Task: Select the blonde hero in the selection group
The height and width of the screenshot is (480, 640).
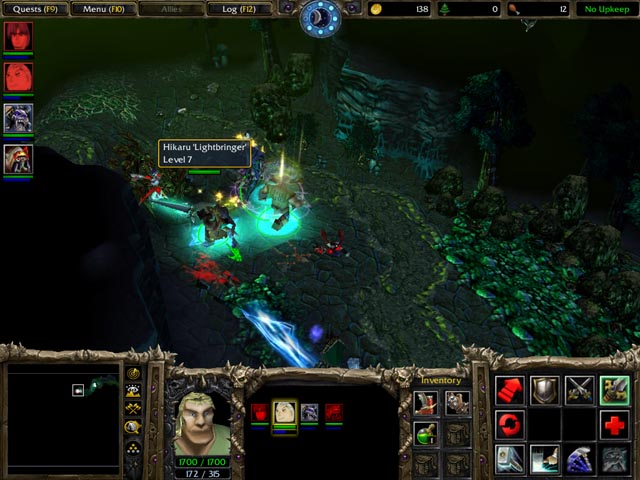Action: 285,412
